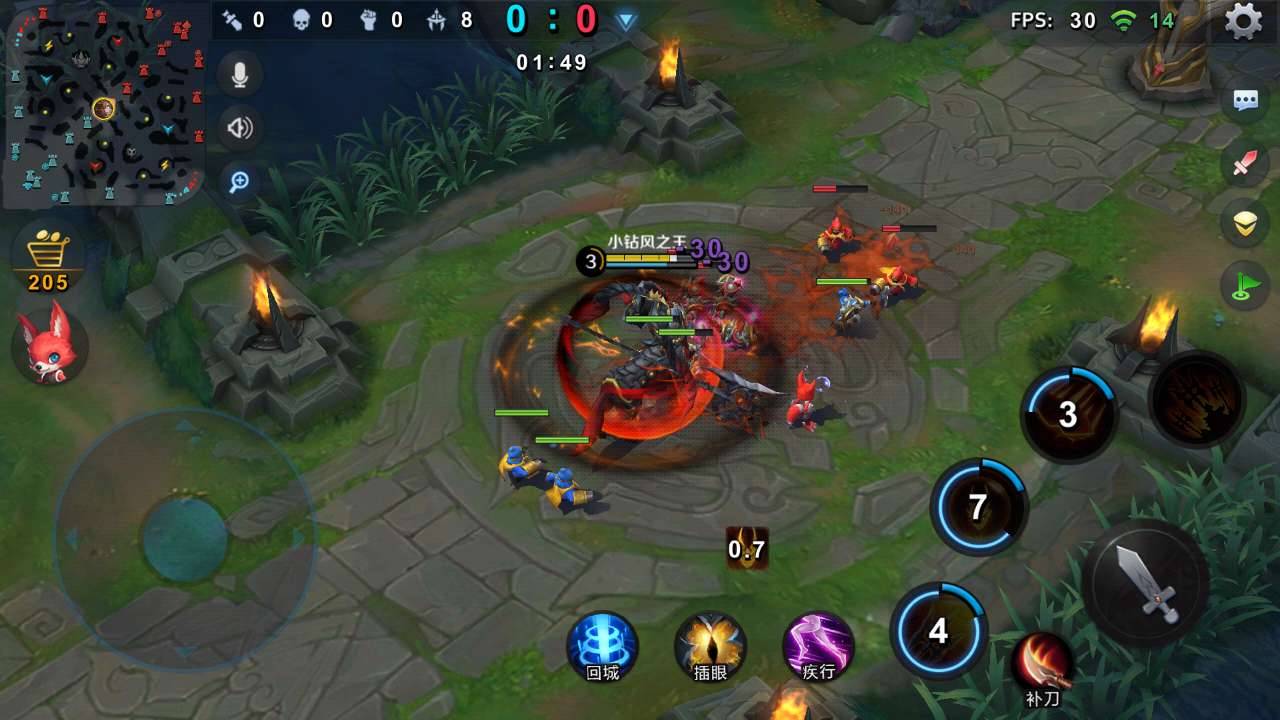Click the magnifier zoom button beside minimap
1280x720 pixels.
(x=240, y=182)
